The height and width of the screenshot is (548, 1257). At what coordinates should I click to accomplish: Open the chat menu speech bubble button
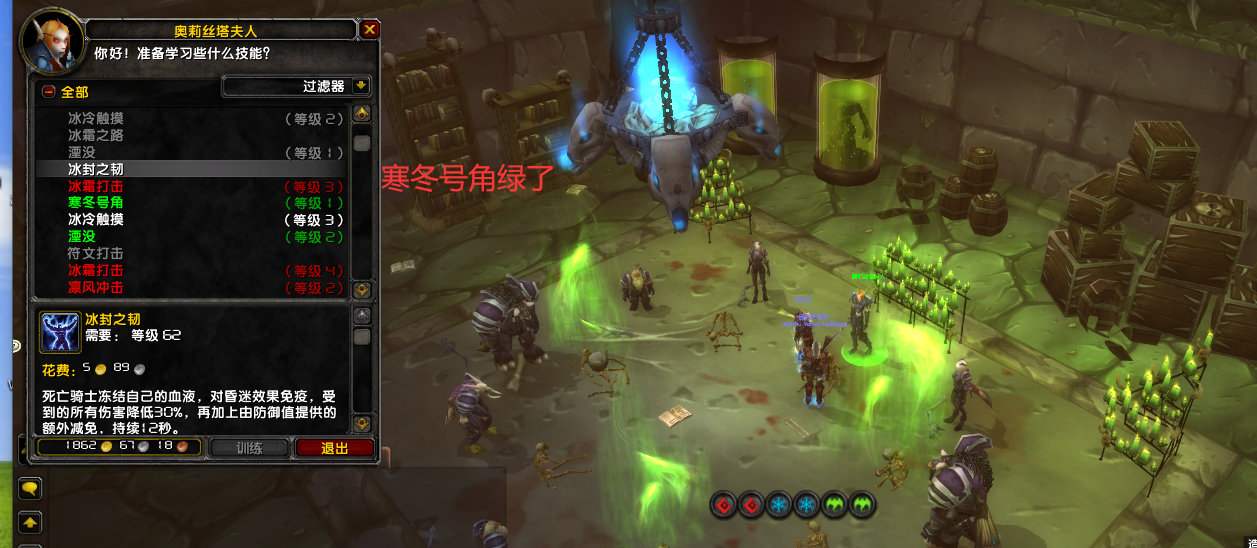(30, 489)
